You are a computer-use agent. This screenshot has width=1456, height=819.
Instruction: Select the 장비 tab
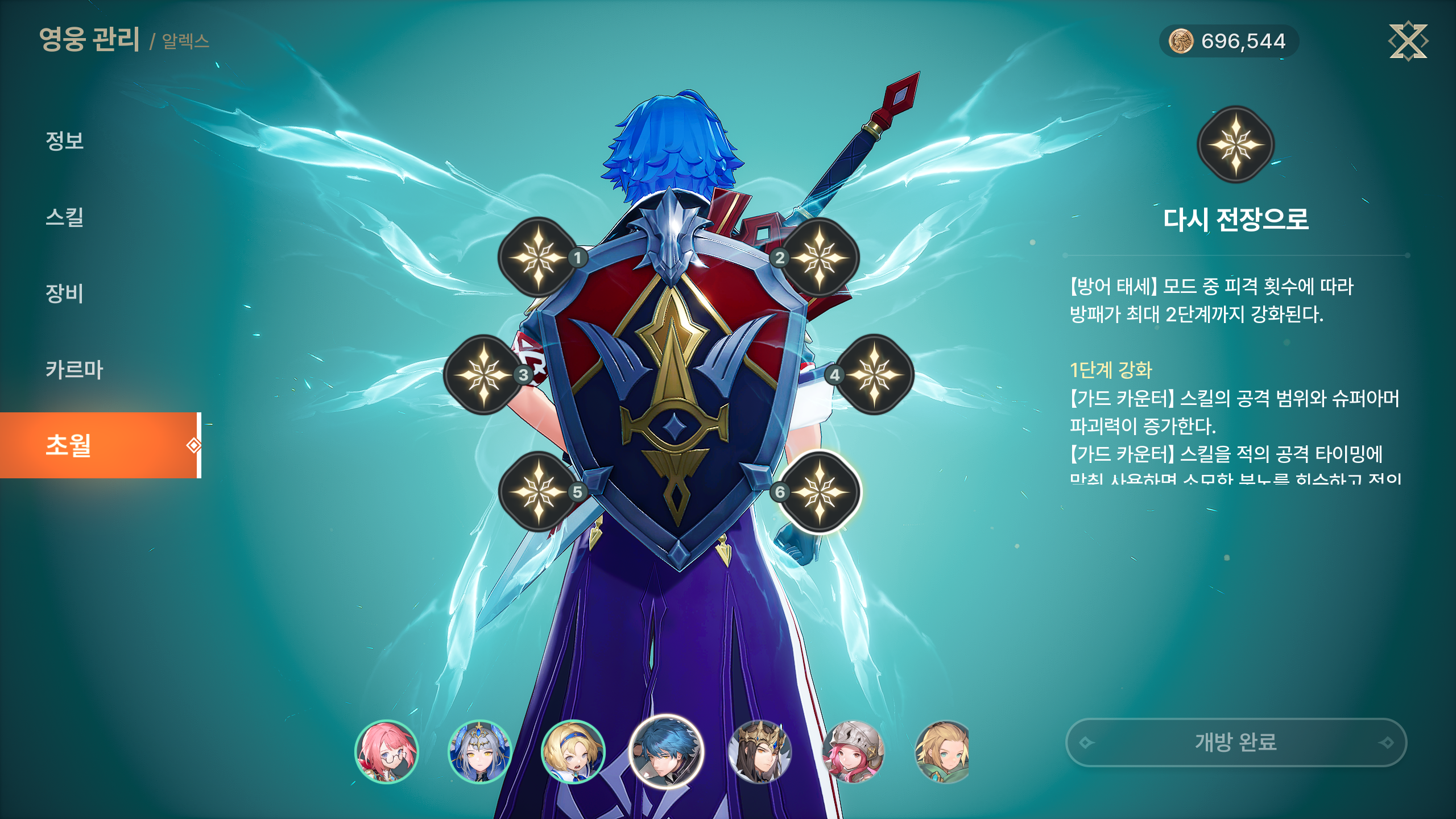pyautogui.click(x=65, y=293)
